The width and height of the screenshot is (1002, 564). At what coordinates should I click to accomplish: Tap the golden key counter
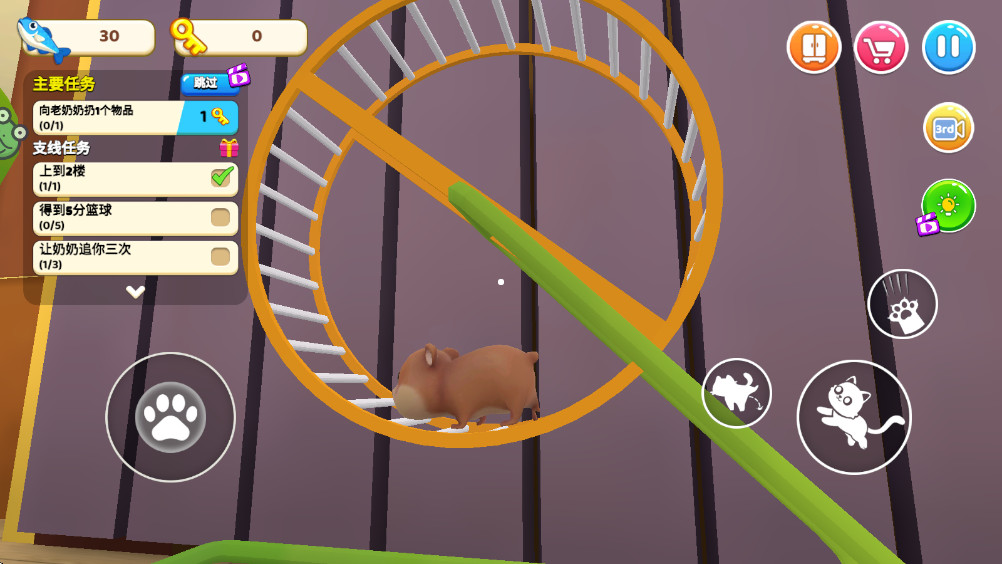[240, 37]
